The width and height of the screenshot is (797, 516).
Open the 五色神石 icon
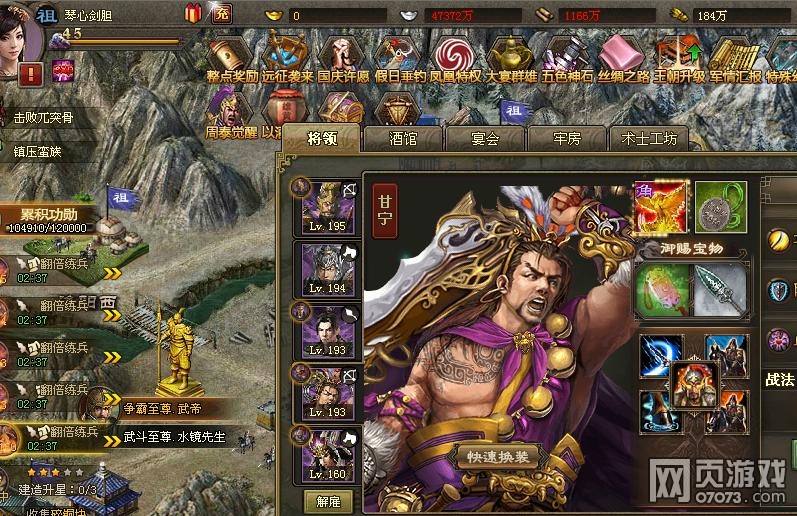[567, 56]
